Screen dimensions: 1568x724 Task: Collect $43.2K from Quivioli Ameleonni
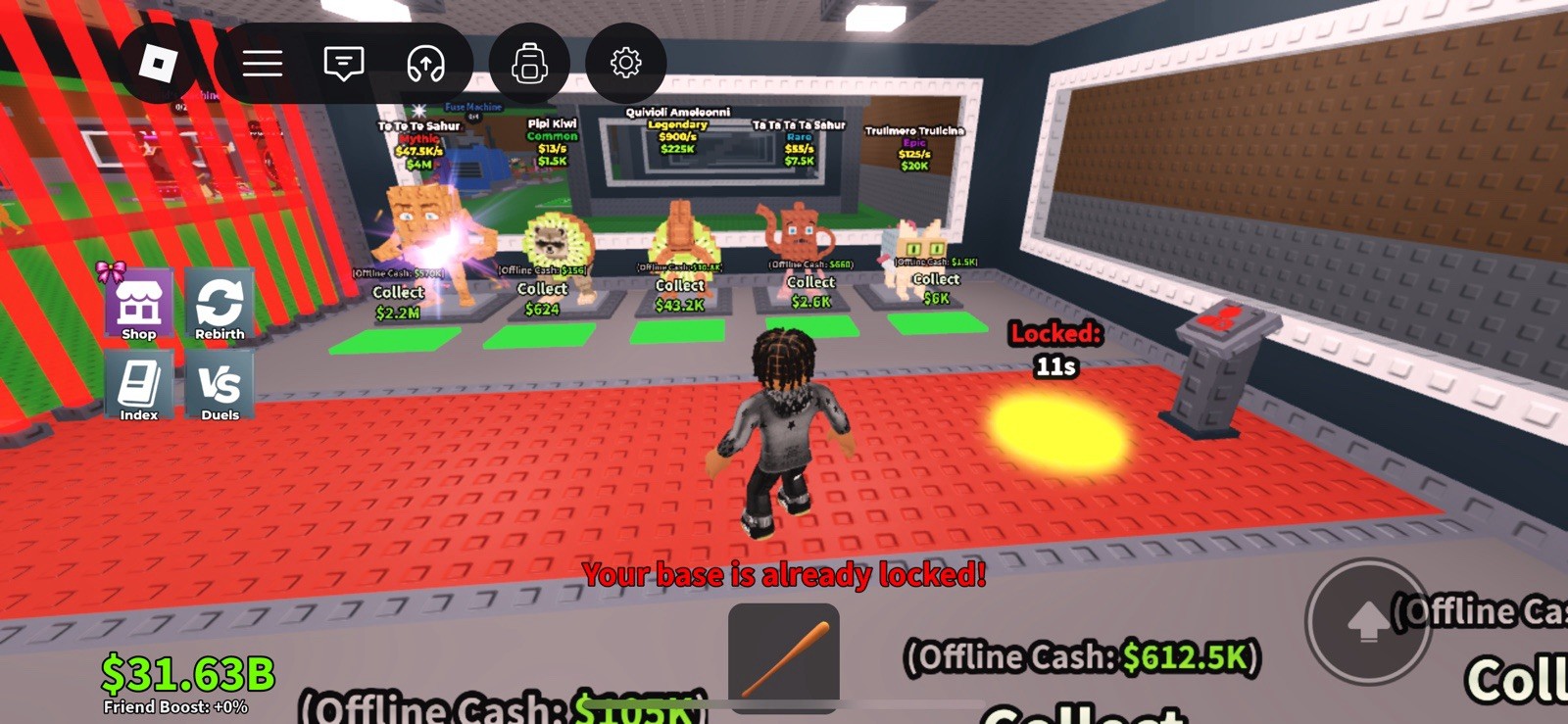pos(678,296)
